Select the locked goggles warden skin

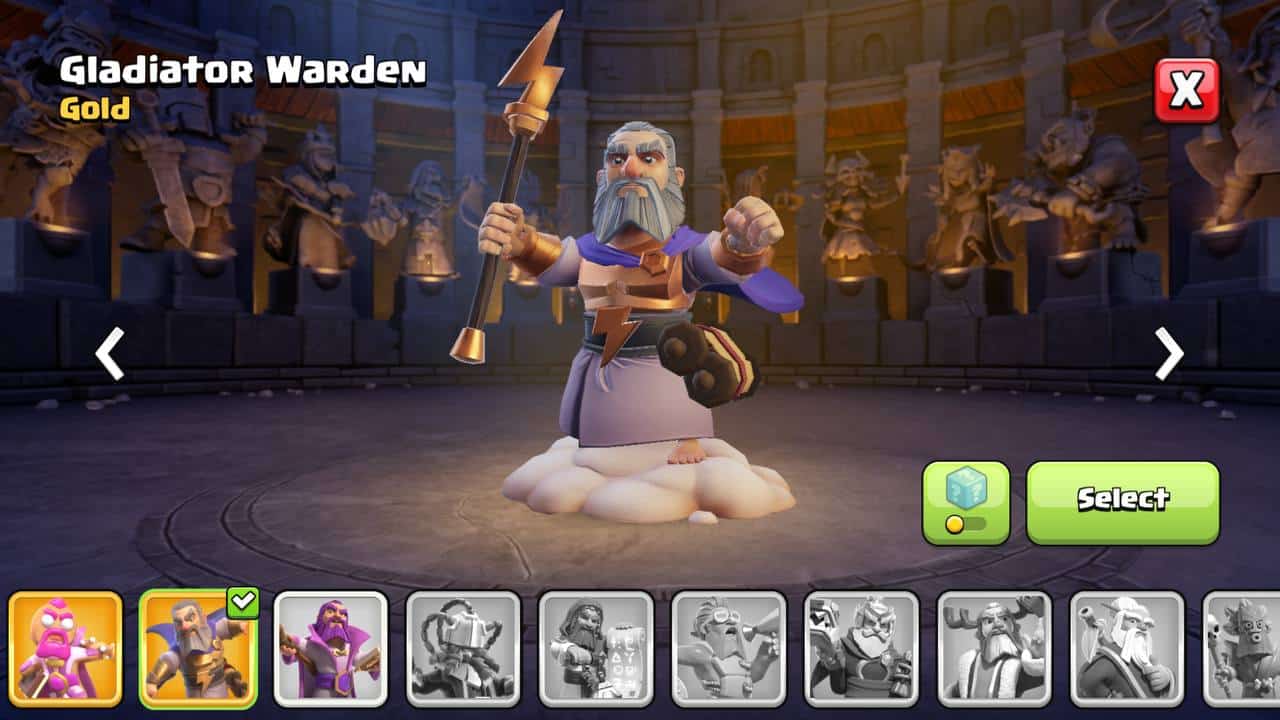click(x=729, y=648)
